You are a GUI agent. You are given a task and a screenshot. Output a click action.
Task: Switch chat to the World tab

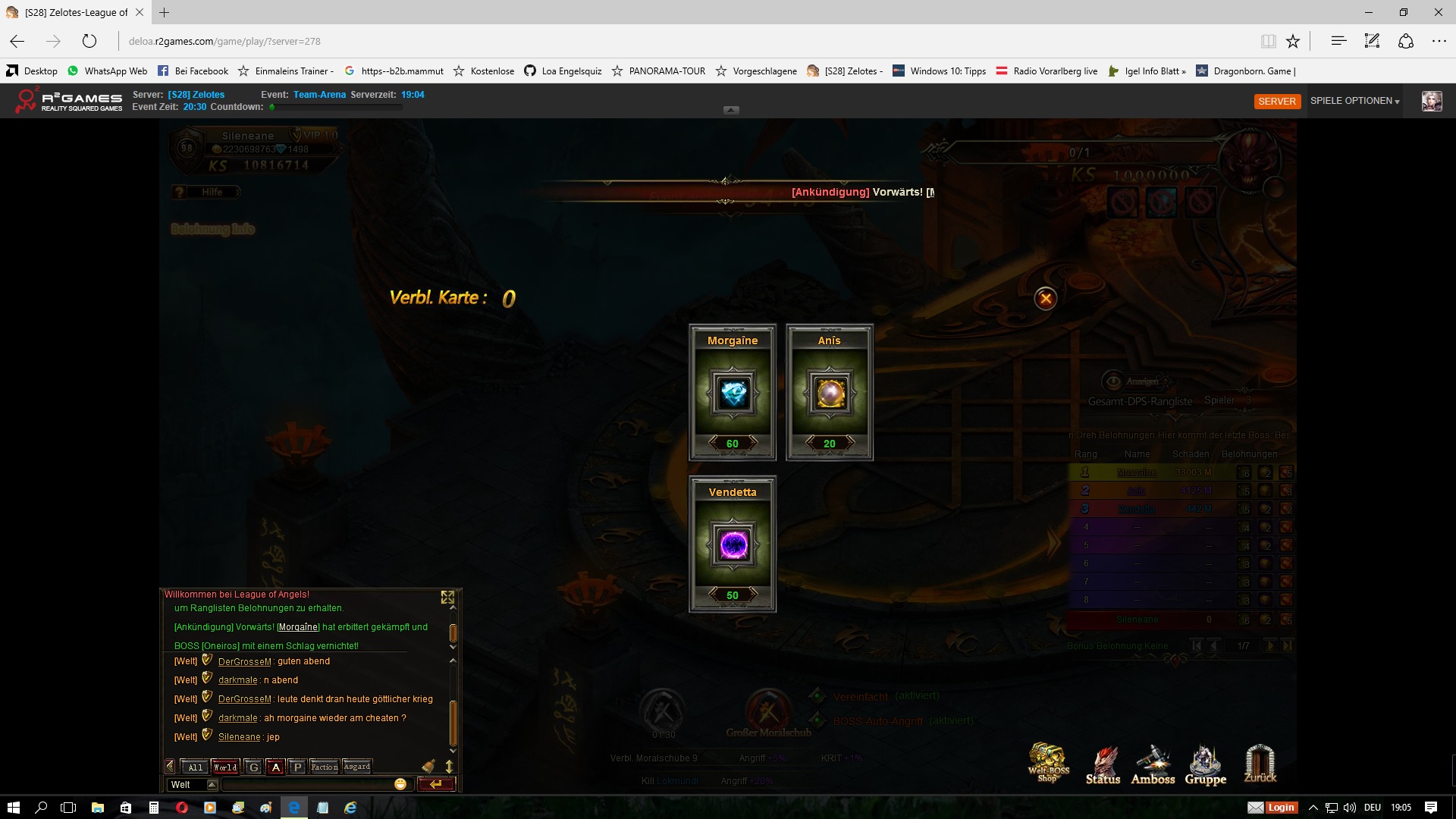coord(225,767)
